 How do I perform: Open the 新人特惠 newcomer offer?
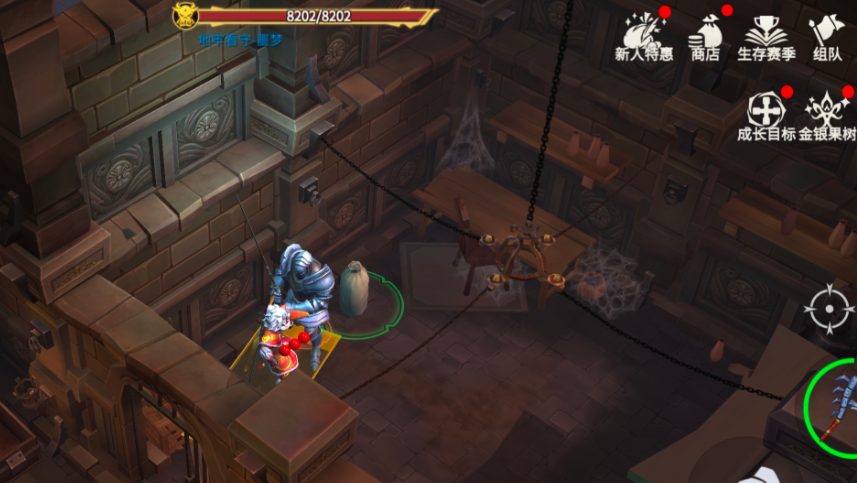[644, 36]
